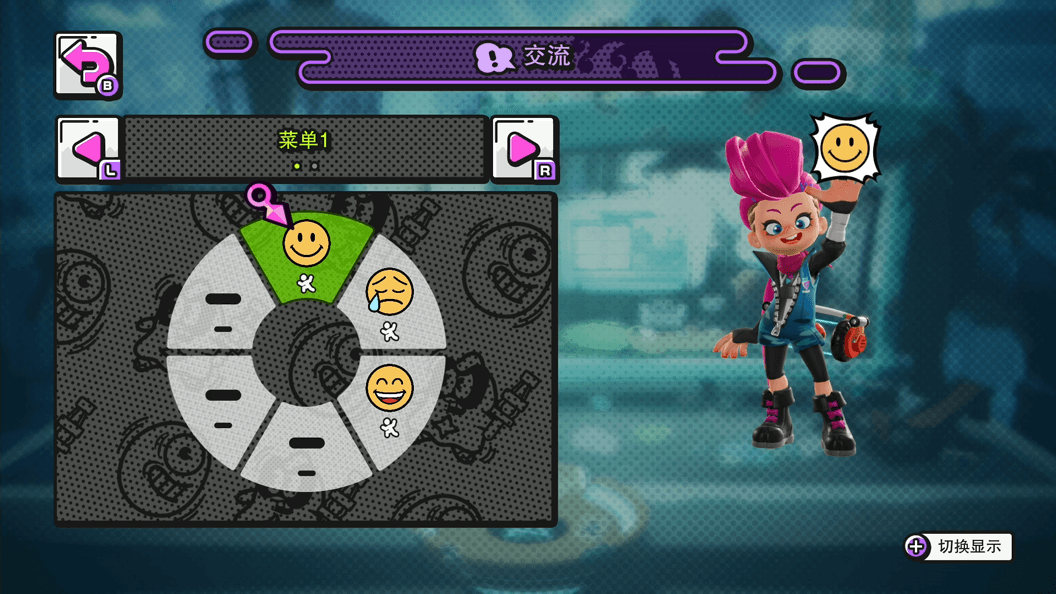Click the 切换显示 display toggle button
1056x594 pixels.
pos(958,546)
